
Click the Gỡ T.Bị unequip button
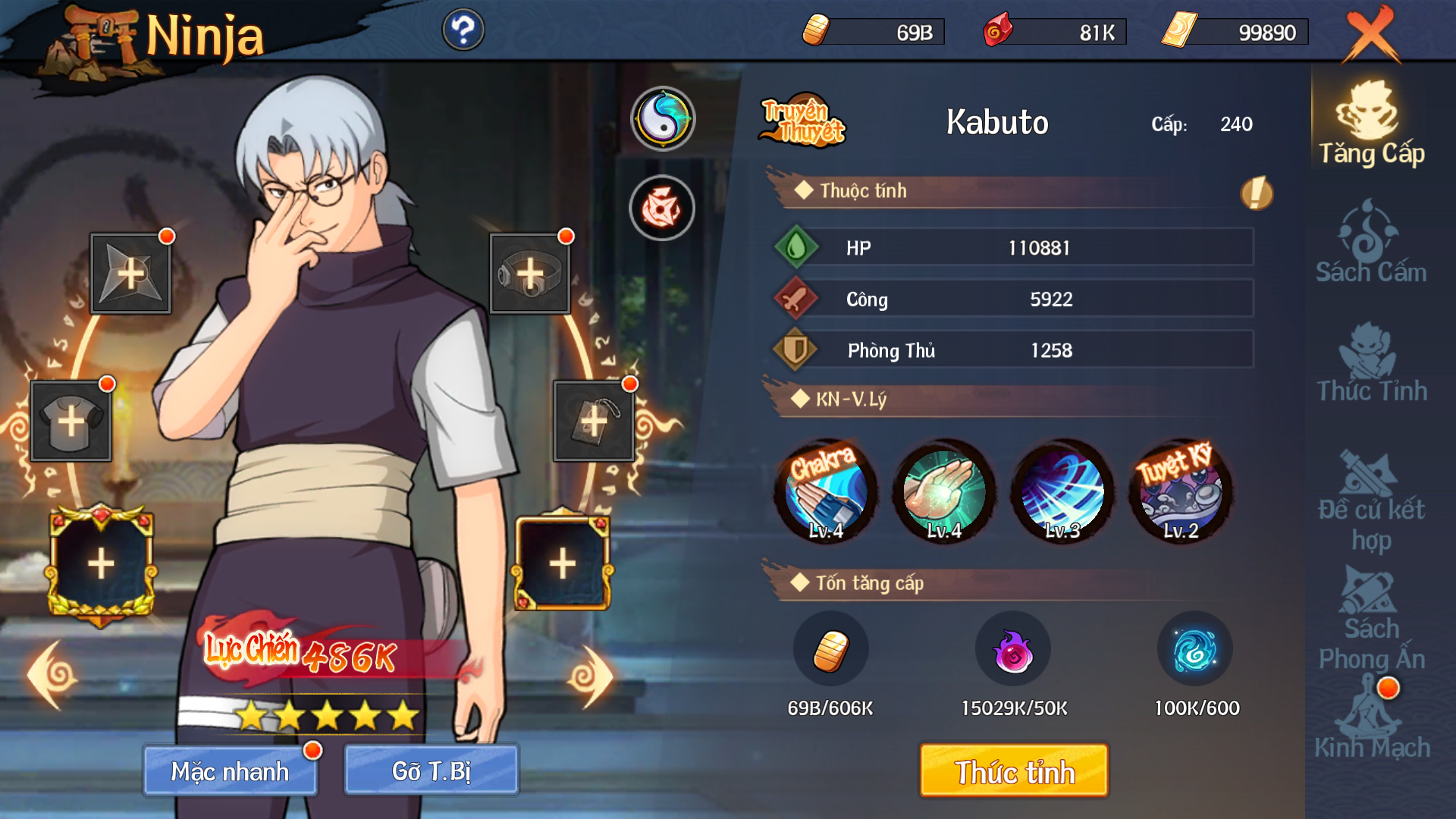[x=431, y=770]
